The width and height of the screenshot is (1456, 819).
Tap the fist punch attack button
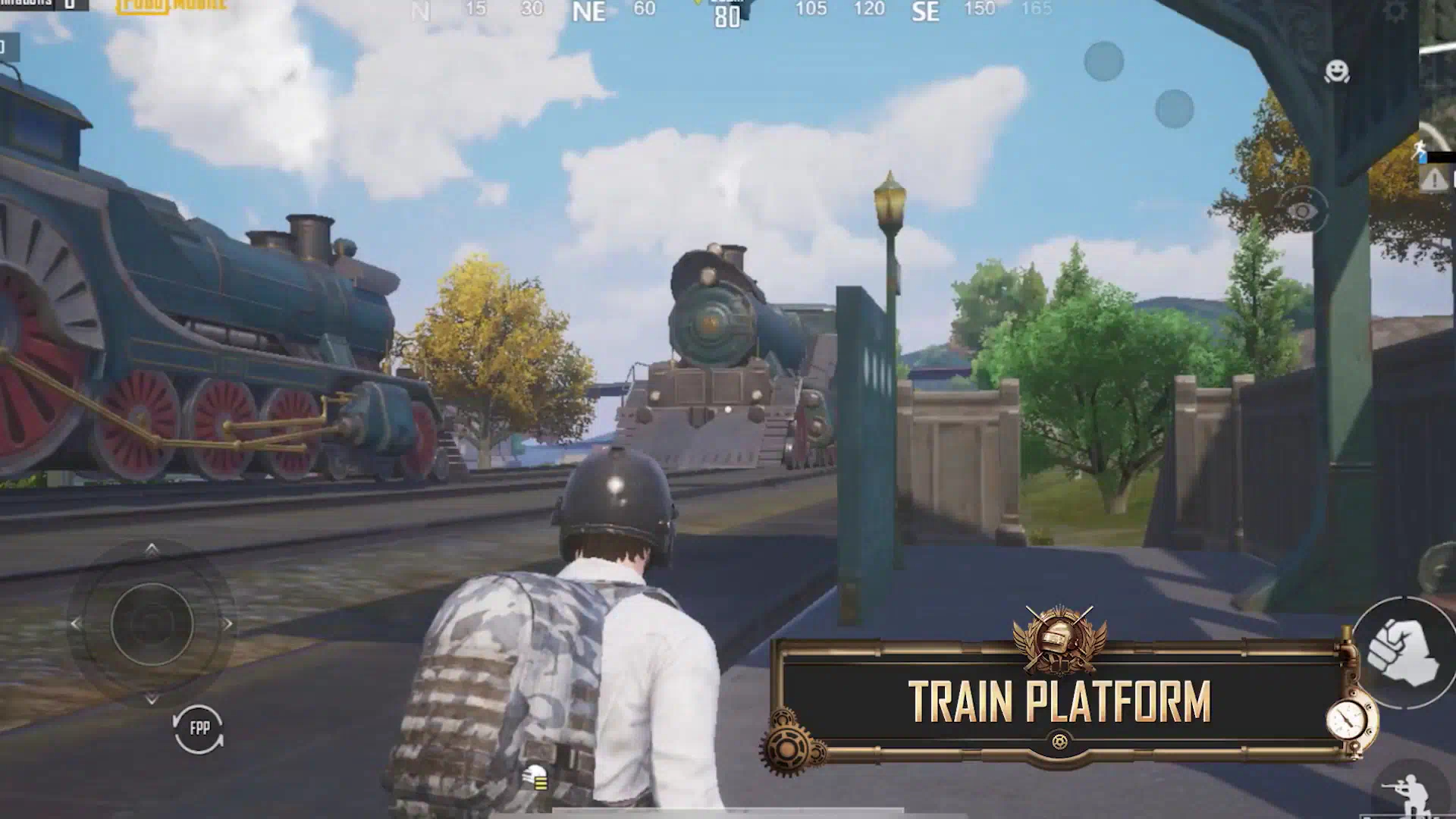coord(1403,652)
